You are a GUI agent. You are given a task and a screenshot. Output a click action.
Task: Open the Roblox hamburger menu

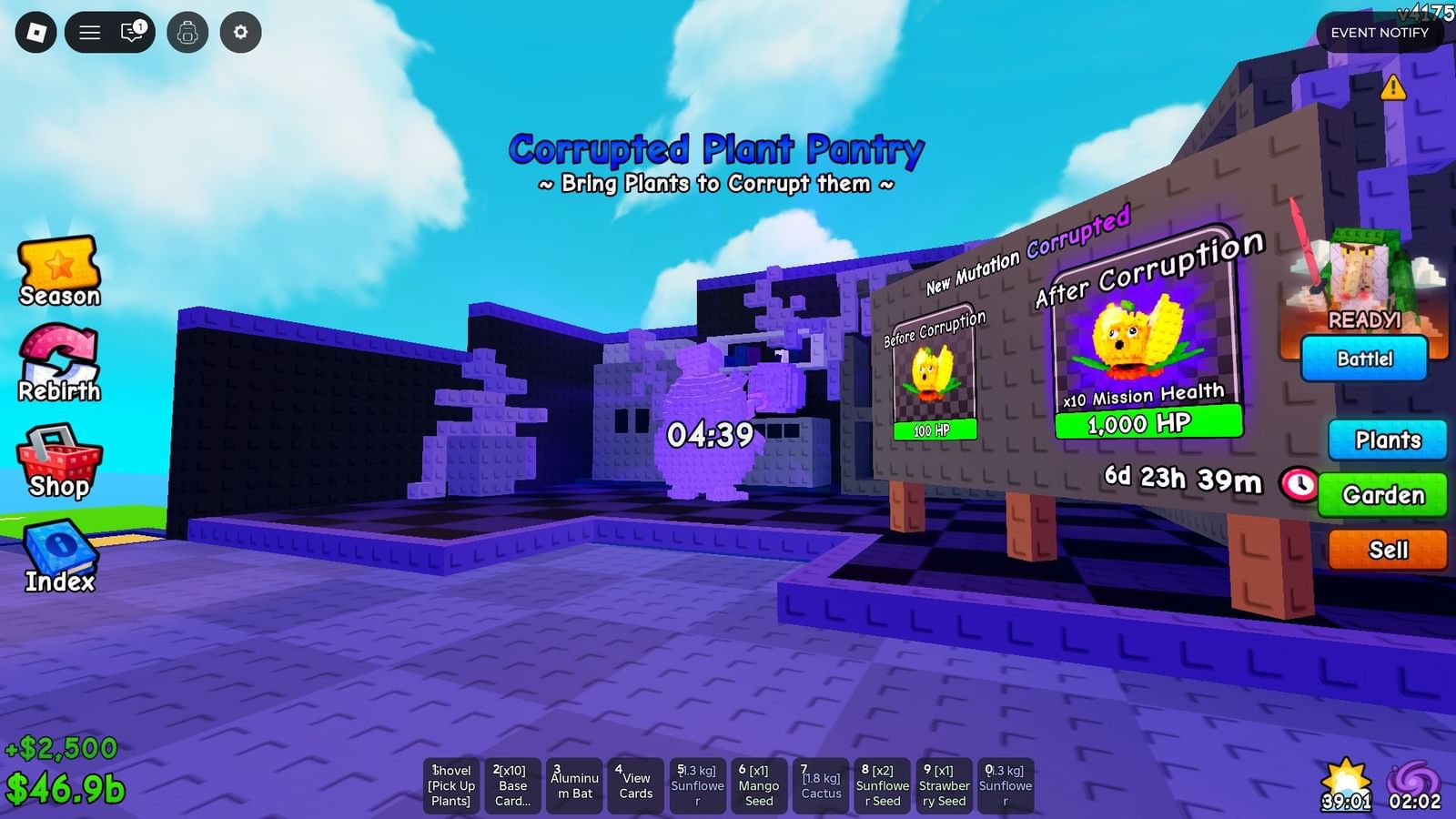[x=88, y=31]
